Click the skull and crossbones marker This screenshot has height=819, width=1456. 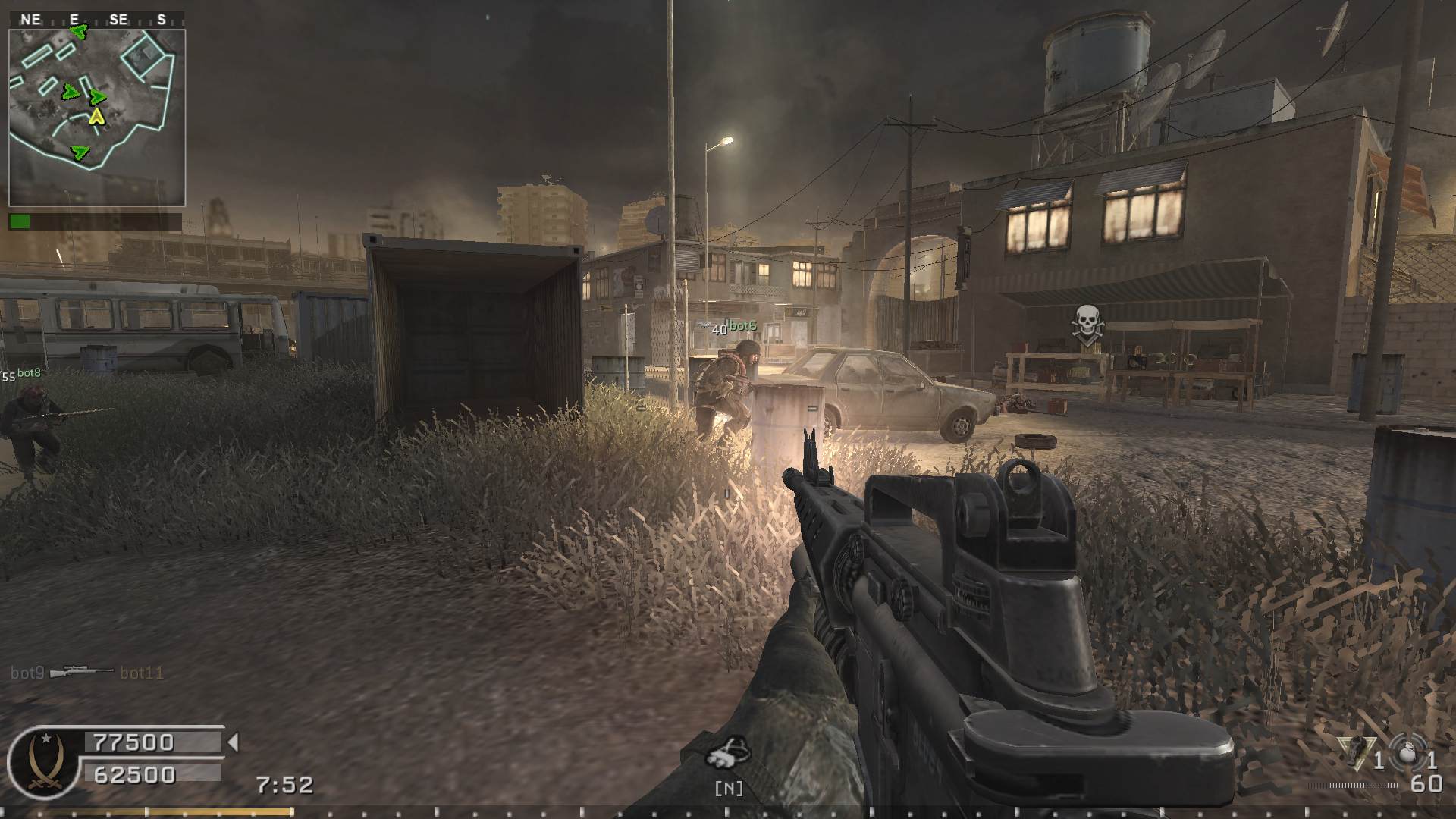click(1087, 325)
